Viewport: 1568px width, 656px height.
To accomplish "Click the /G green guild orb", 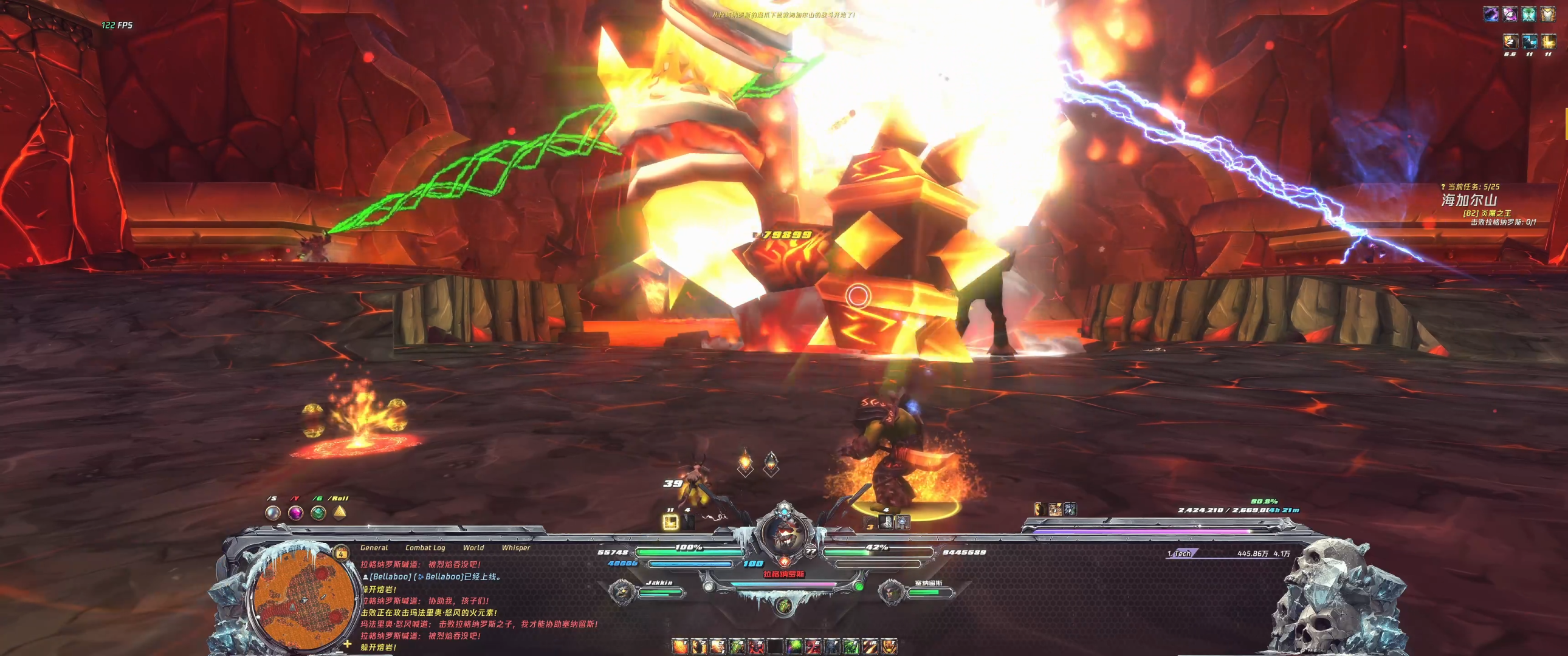I will 318,513.
